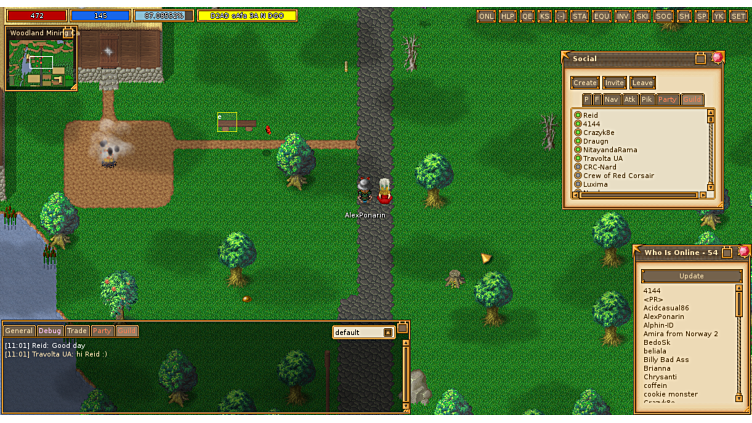This screenshot has height=423, width=752.
Task: Select player Draugn in the Social list
Action: [596, 141]
